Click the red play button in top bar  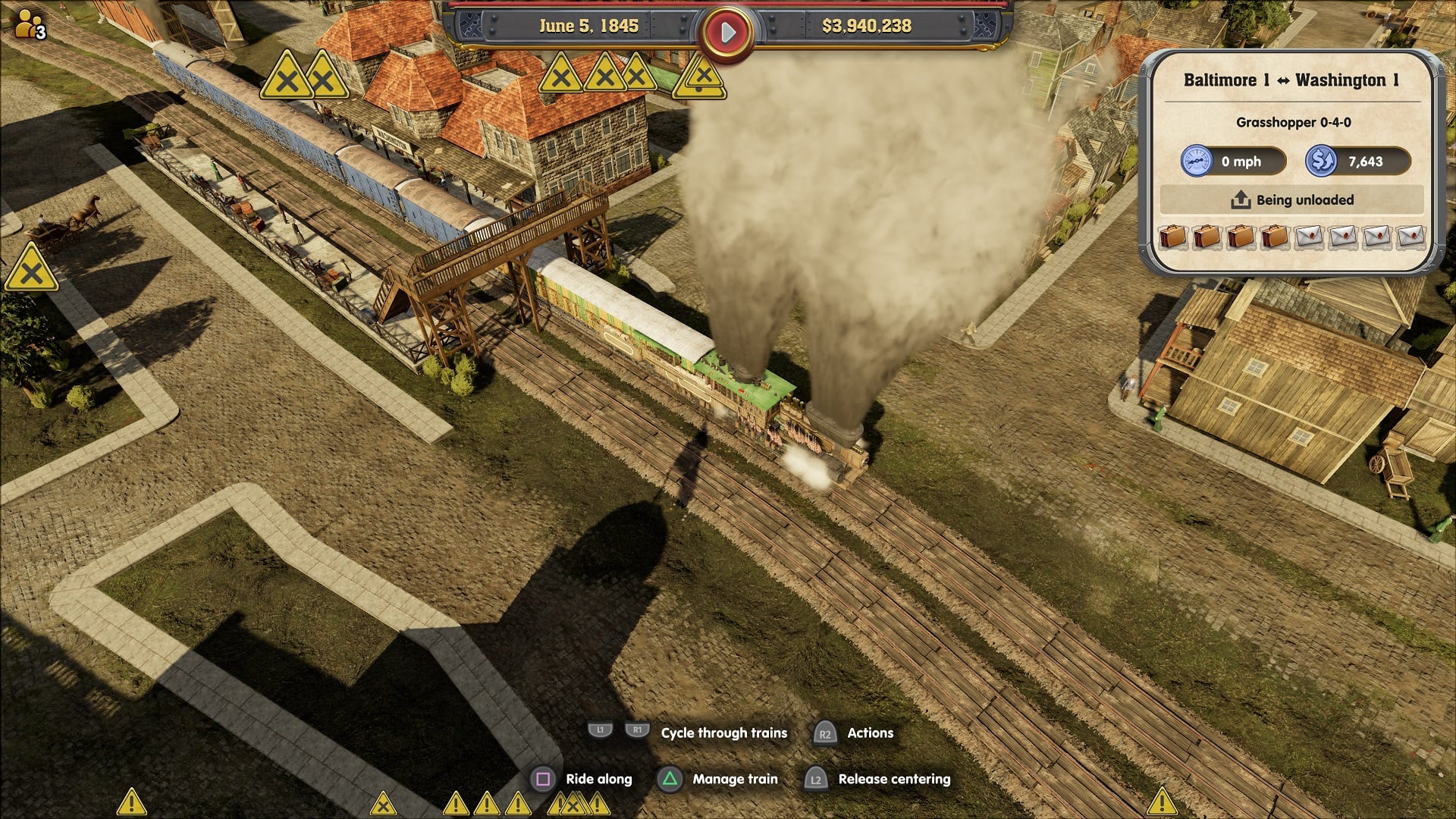point(727,32)
